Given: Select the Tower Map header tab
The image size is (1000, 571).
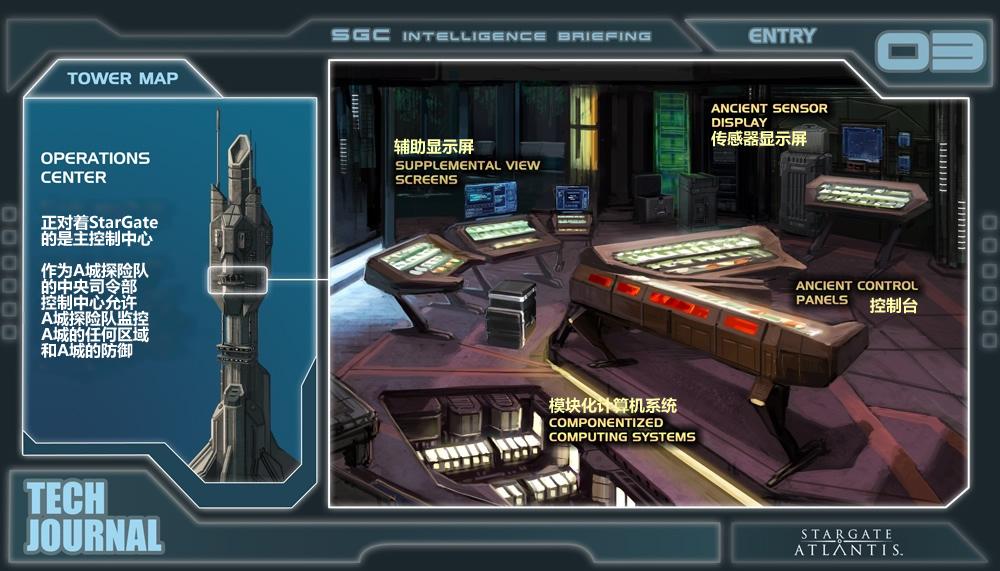Looking at the screenshot, I should pos(122,78).
